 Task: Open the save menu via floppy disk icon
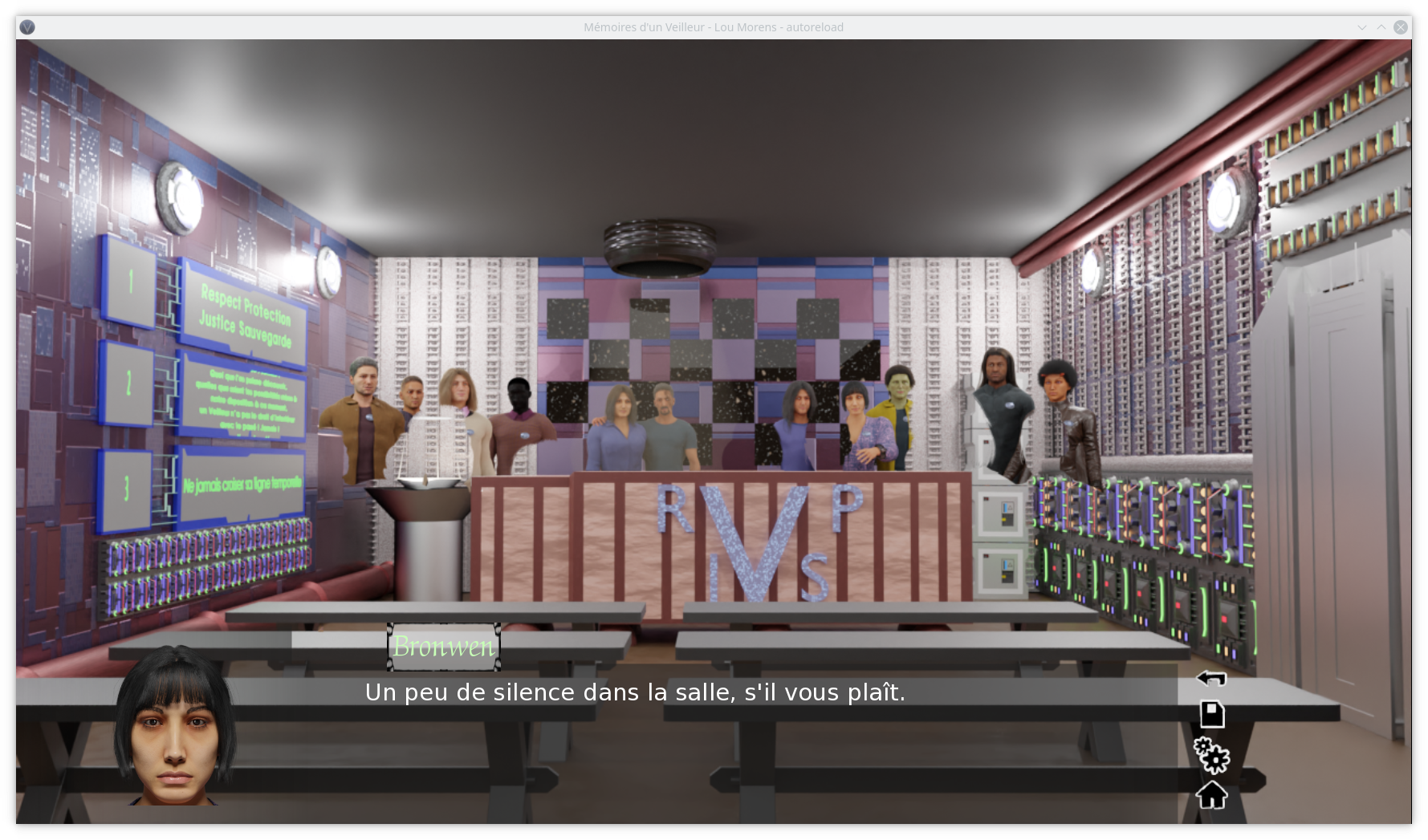point(1211,714)
